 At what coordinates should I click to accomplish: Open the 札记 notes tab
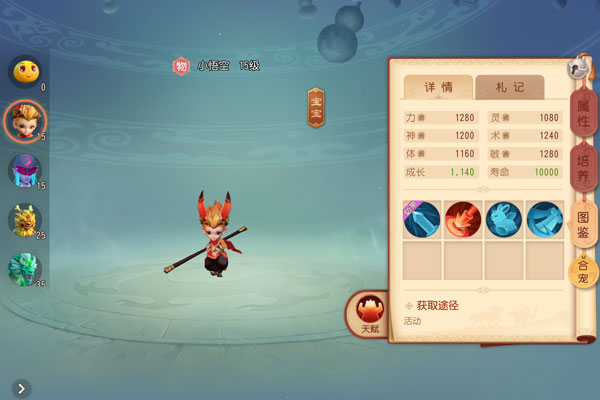click(509, 87)
